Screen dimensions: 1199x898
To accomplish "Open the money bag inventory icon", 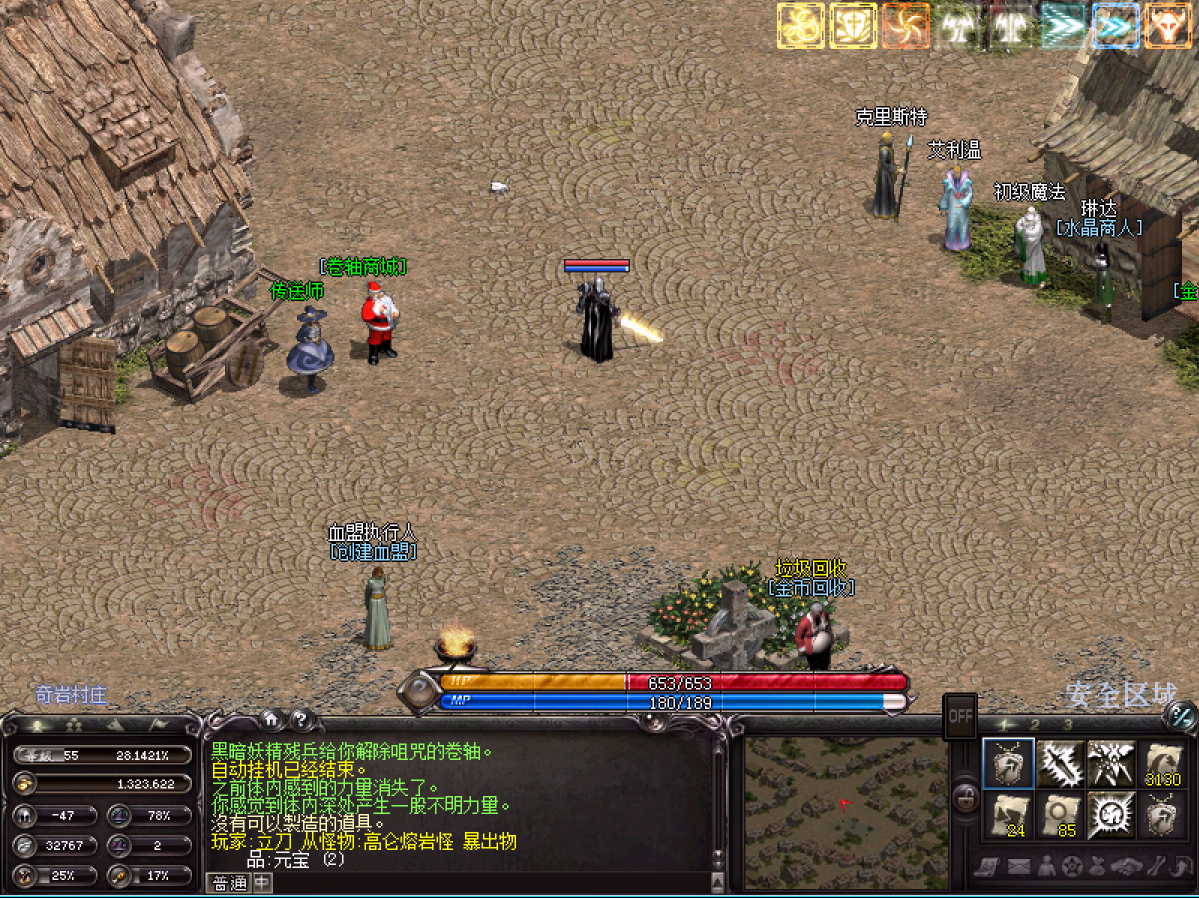I will [x=1097, y=867].
